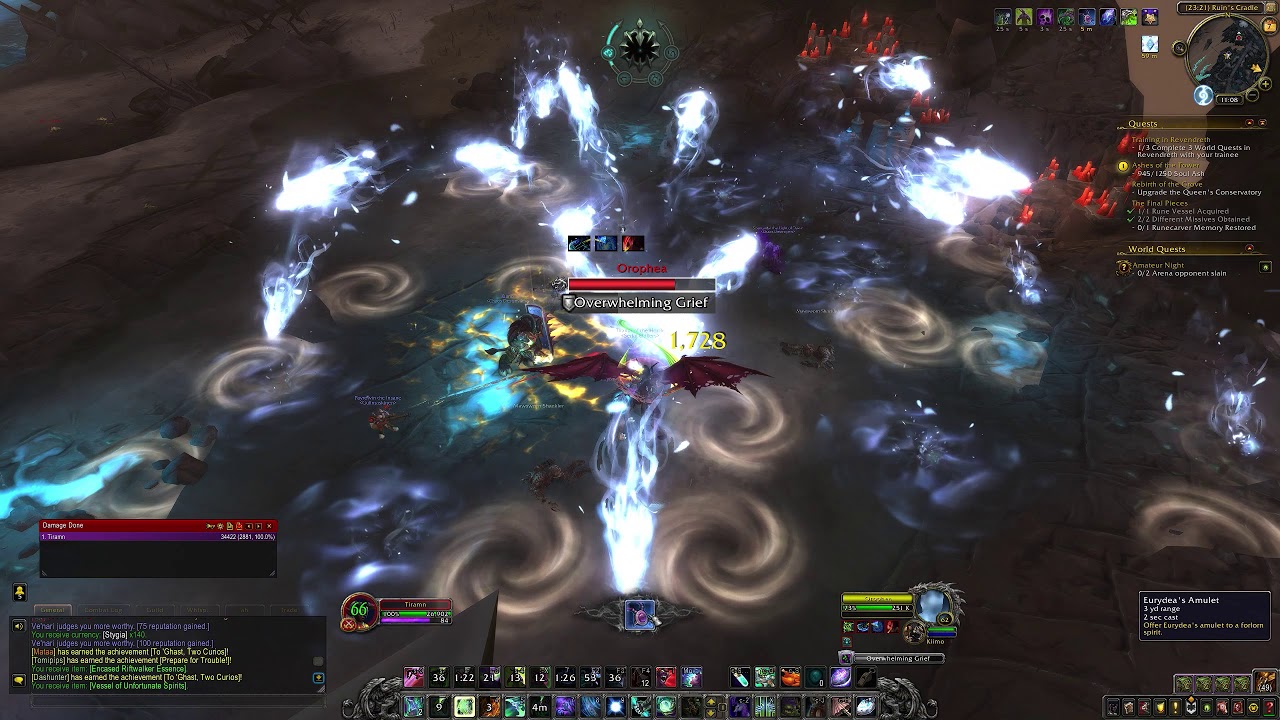The image size is (1280, 720).
Task: Click the action button showing a 4m cooldown
Action: [539, 707]
